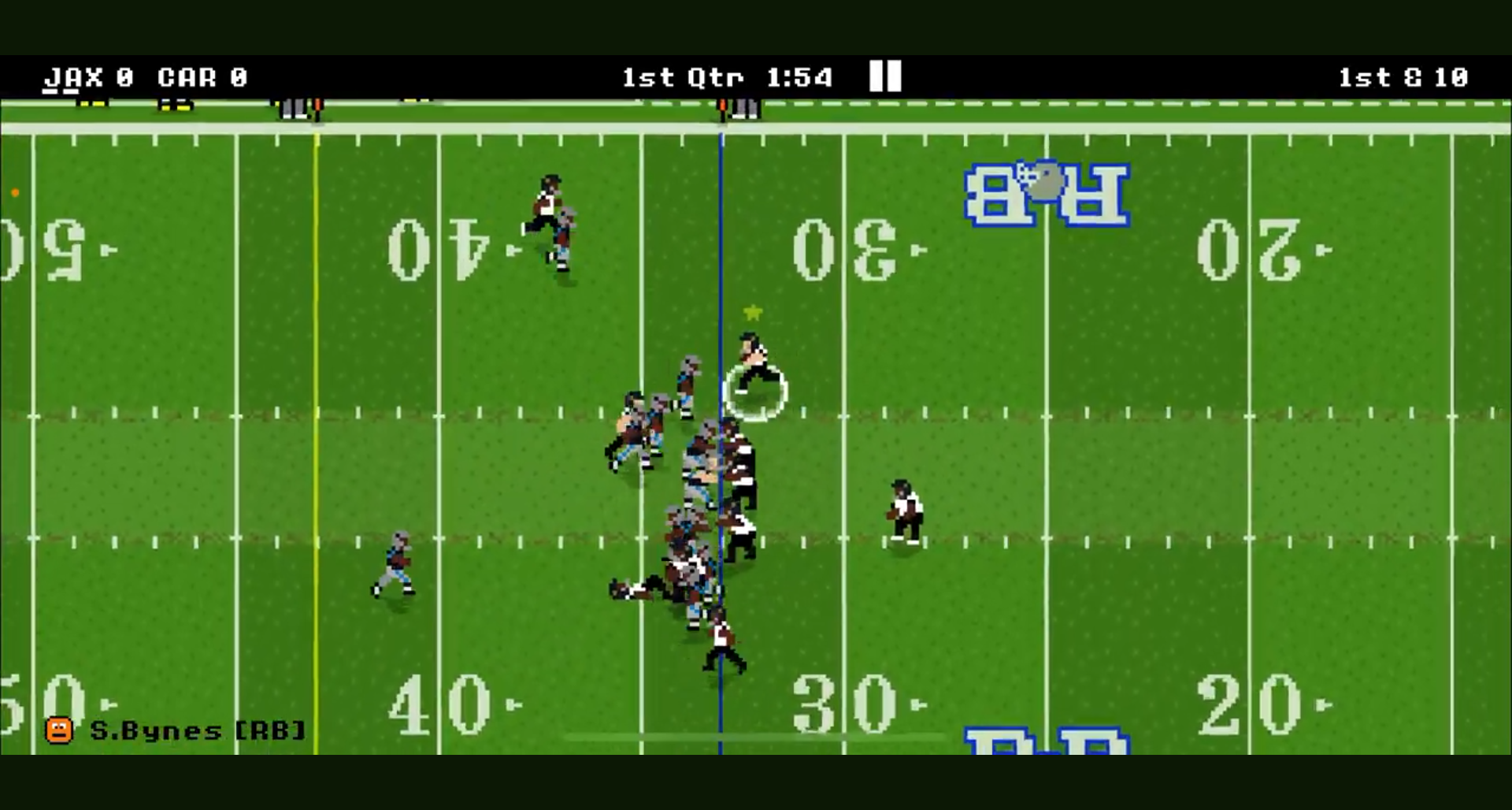Click the 1st & 10 down indicator
The height and width of the screenshot is (810, 1512).
pos(1402,77)
